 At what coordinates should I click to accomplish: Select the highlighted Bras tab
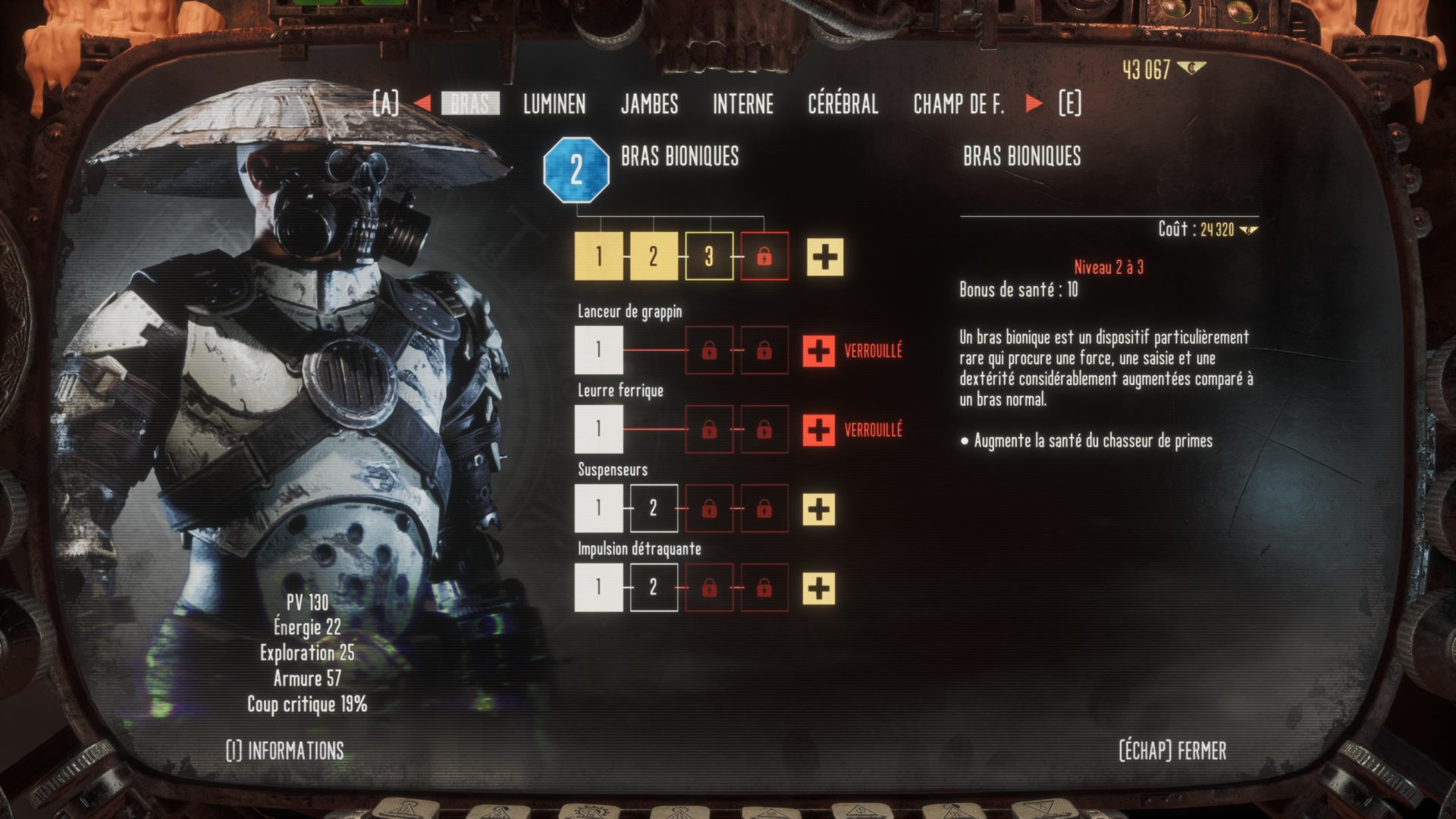pos(470,104)
